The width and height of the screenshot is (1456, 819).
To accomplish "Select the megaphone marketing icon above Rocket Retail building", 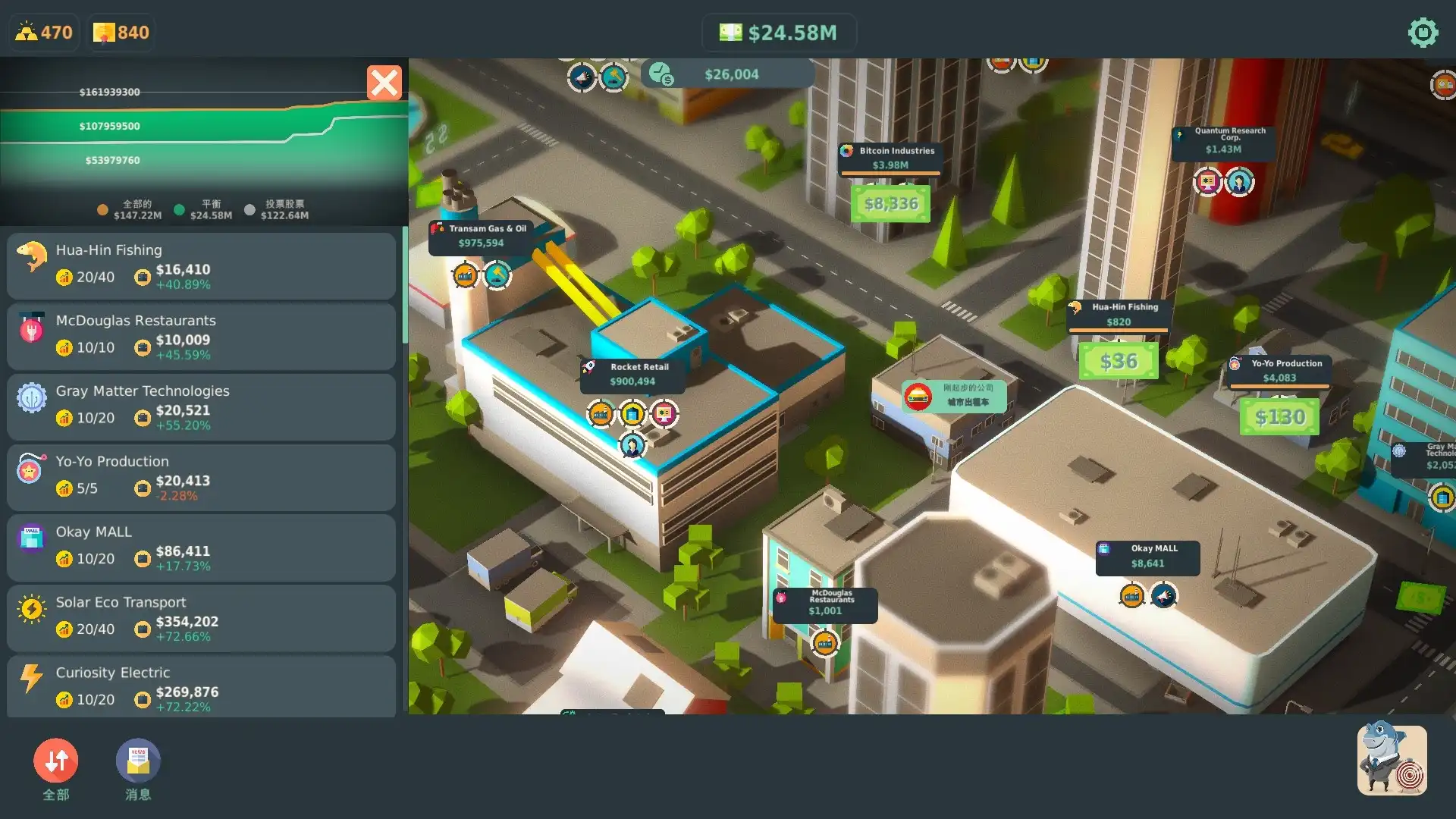I will pos(582,77).
